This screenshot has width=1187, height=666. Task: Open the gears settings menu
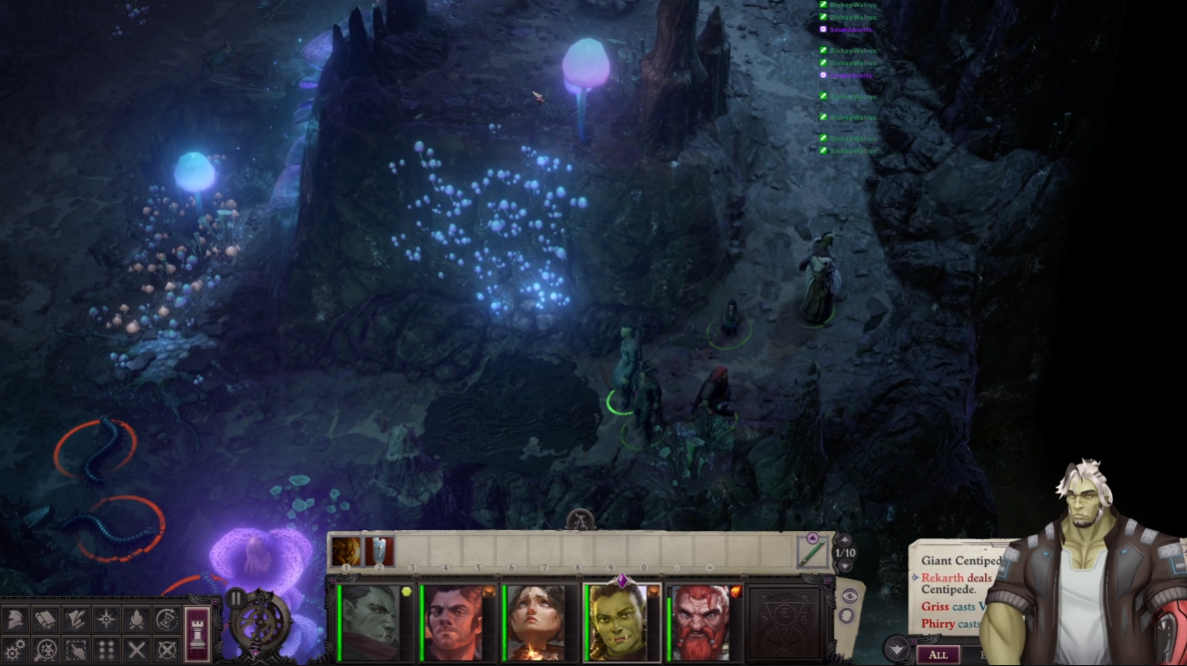point(16,650)
